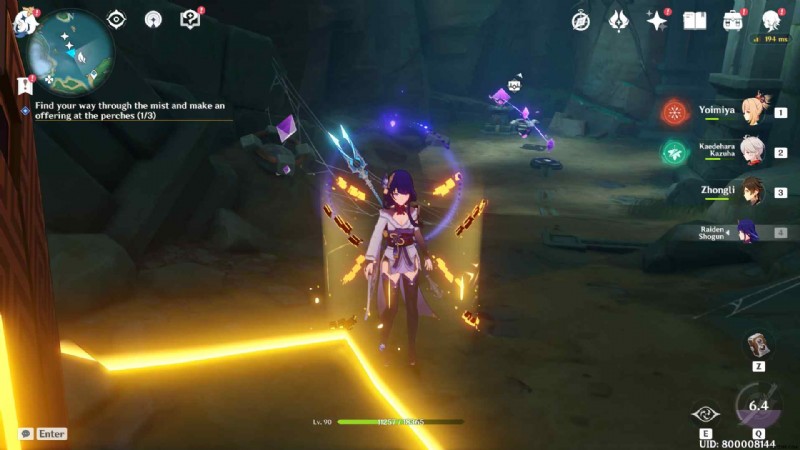Use the gadget icon above the Z key
Screen dimensions: 800x450
[x=757, y=346]
